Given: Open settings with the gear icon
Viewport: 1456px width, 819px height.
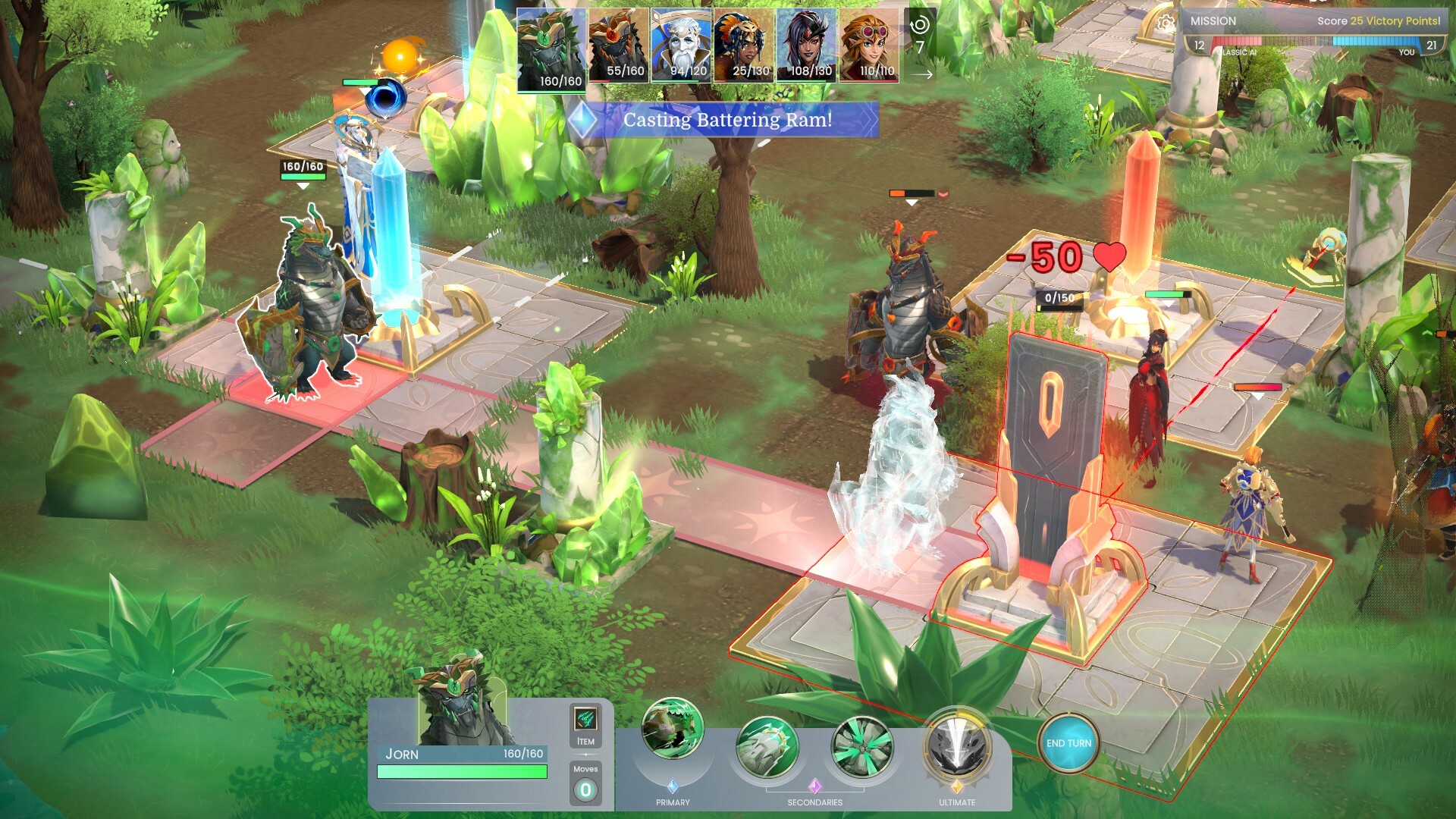Looking at the screenshot, I should pos(1166,24).
